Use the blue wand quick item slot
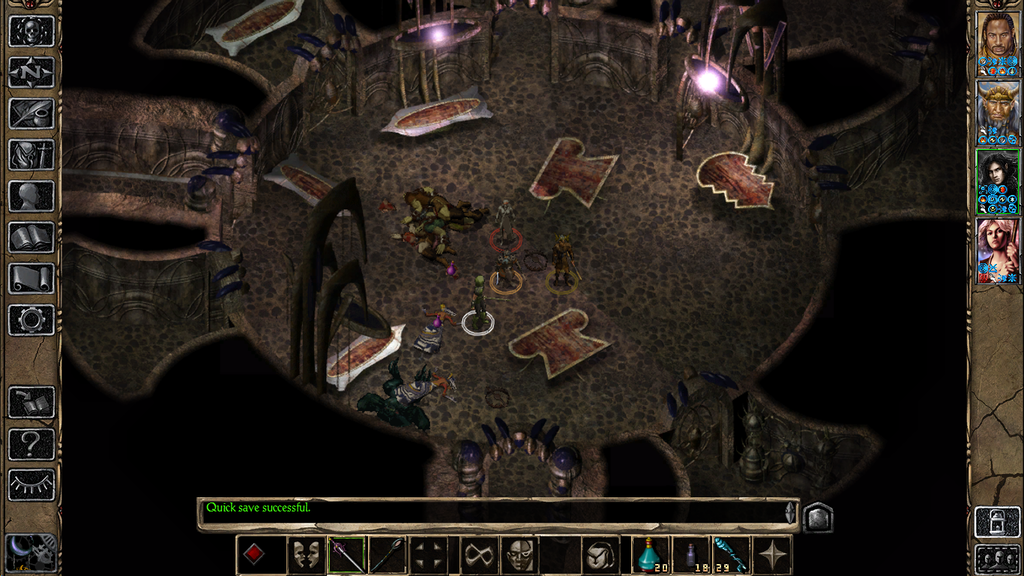The image size is (1024, 576). tap(730, 555)
